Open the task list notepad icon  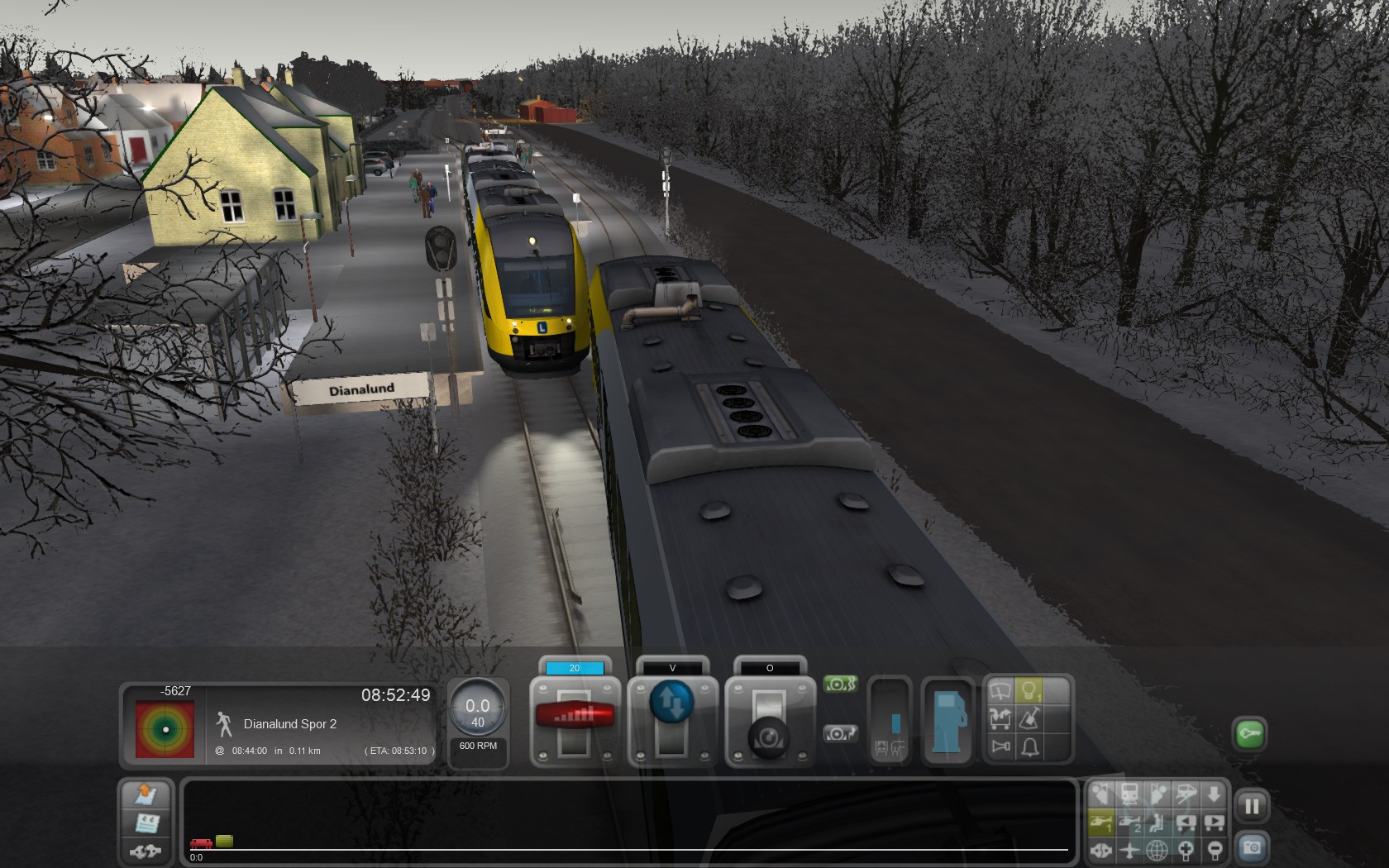(146, 823)
